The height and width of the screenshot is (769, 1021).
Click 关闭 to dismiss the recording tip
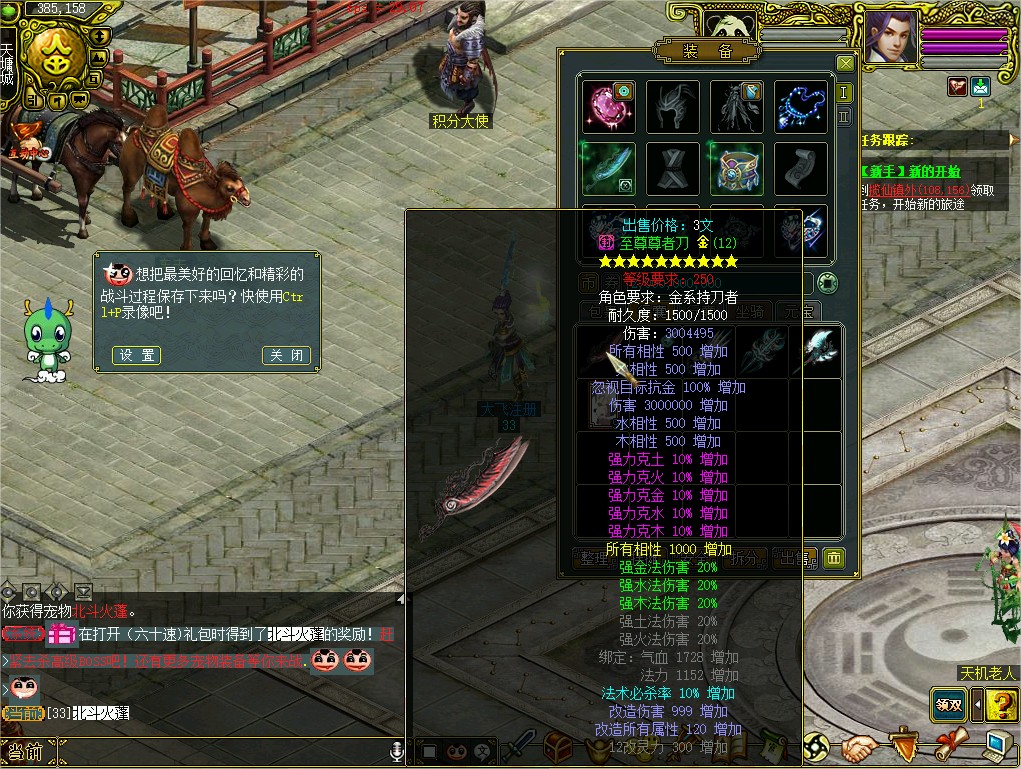click(x=286, y=355)
